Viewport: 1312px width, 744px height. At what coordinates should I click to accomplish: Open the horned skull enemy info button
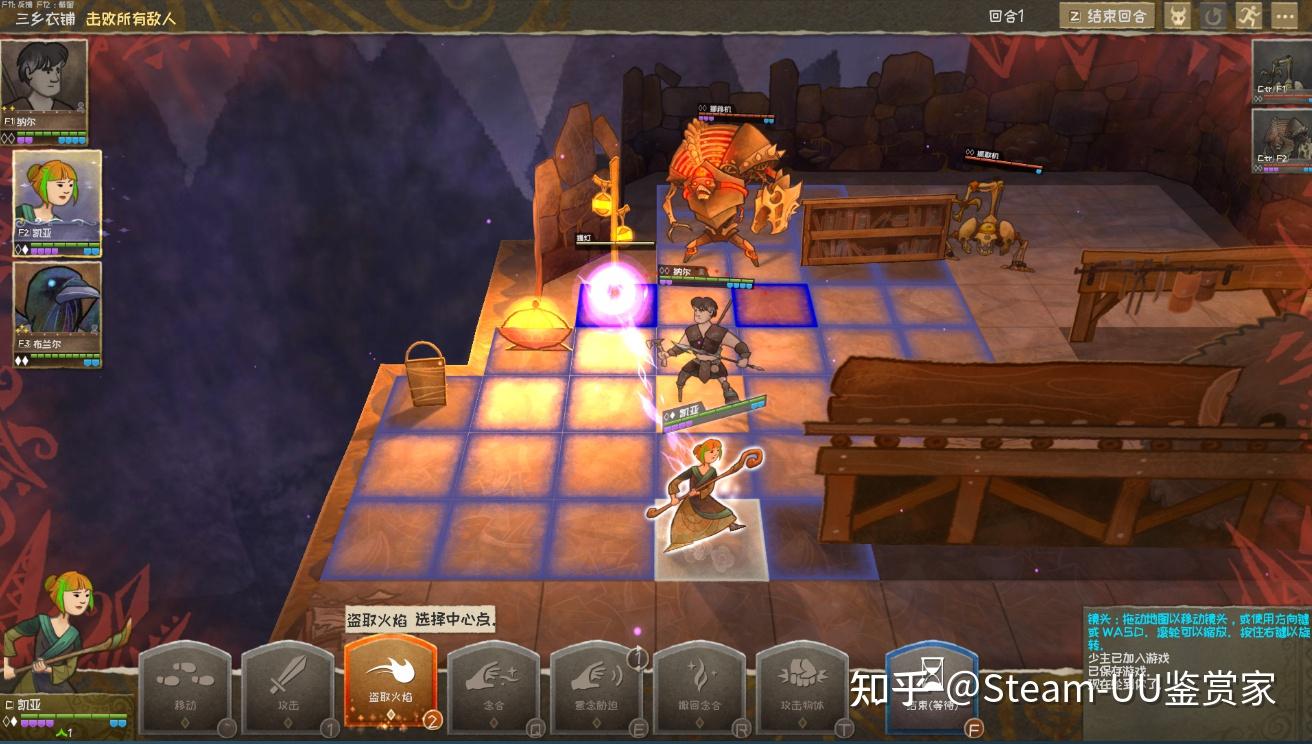coord(1178,16)
